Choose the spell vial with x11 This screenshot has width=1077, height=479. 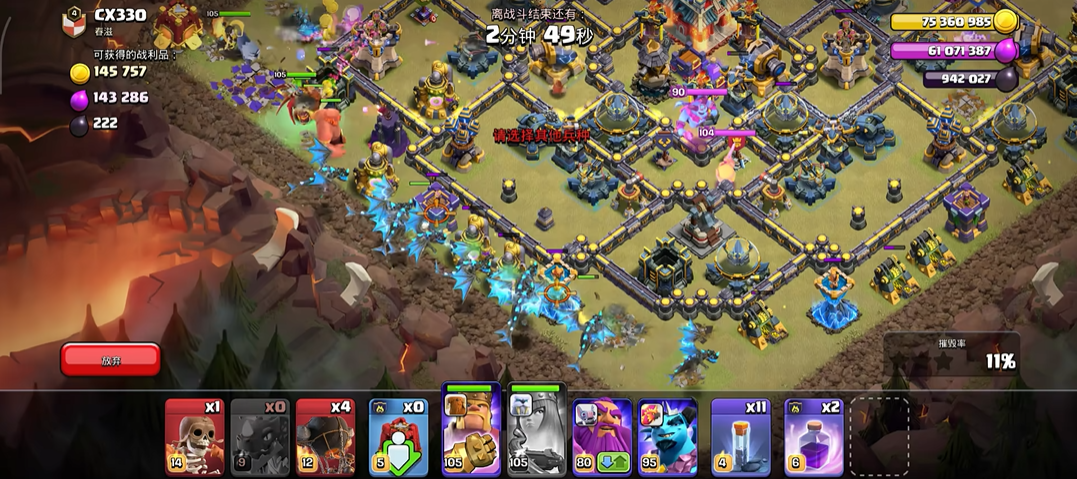[741, 436]
